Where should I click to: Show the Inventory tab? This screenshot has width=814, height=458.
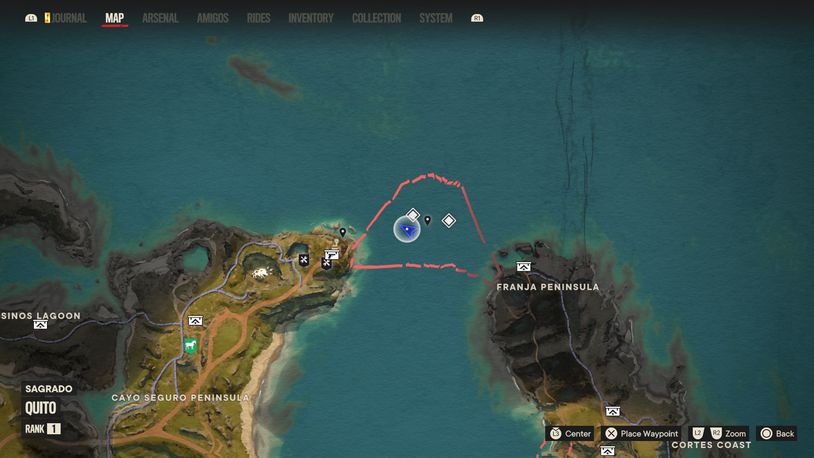tap(311, 18)
